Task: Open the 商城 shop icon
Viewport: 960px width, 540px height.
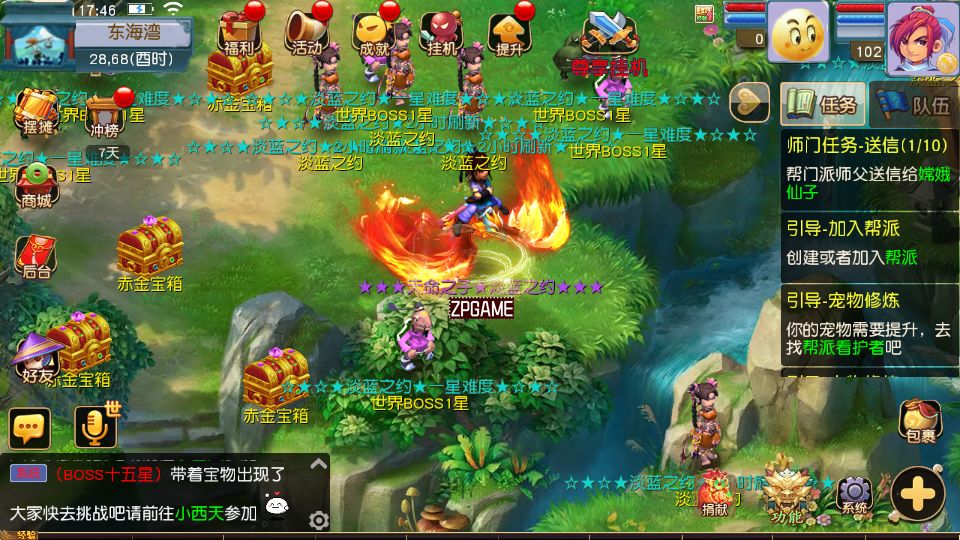Action: 37,183
